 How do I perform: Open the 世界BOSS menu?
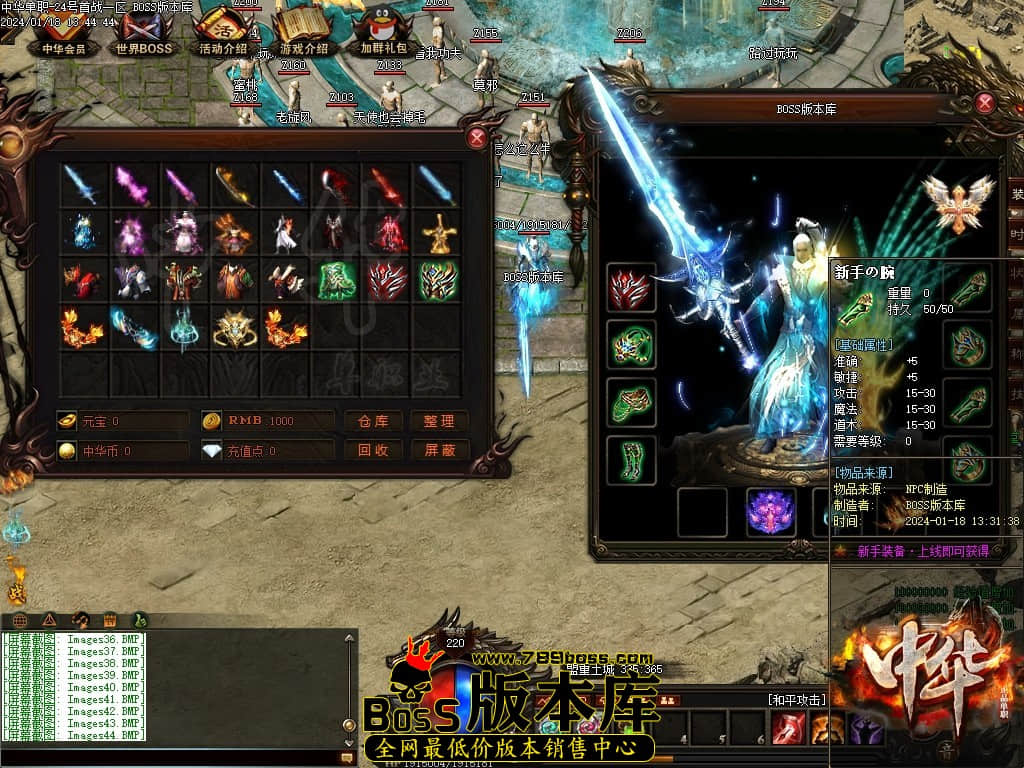click(x=143, y=36)
